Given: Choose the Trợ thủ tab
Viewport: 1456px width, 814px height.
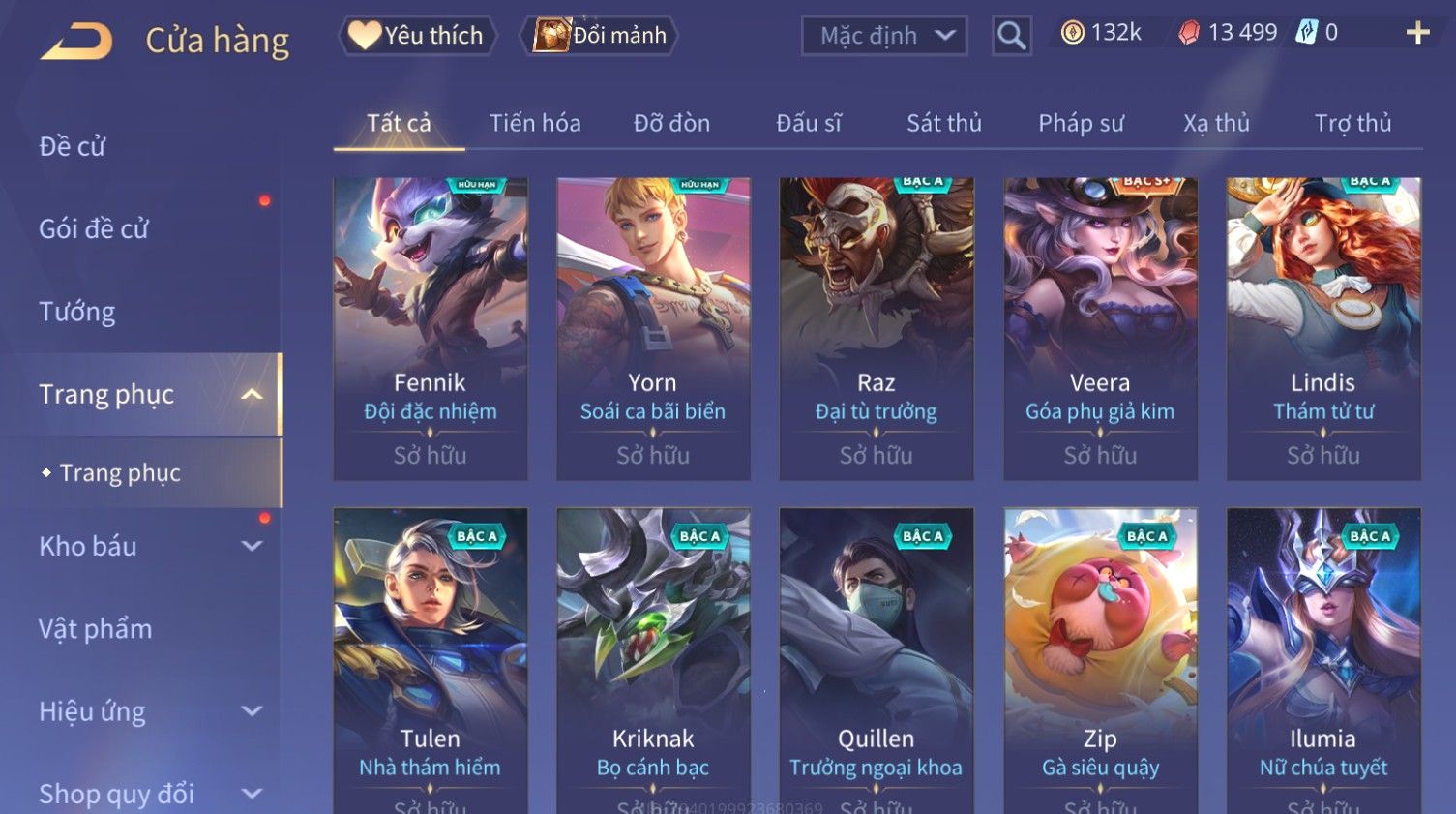Looking at the screenshot, I should 1352,123.
